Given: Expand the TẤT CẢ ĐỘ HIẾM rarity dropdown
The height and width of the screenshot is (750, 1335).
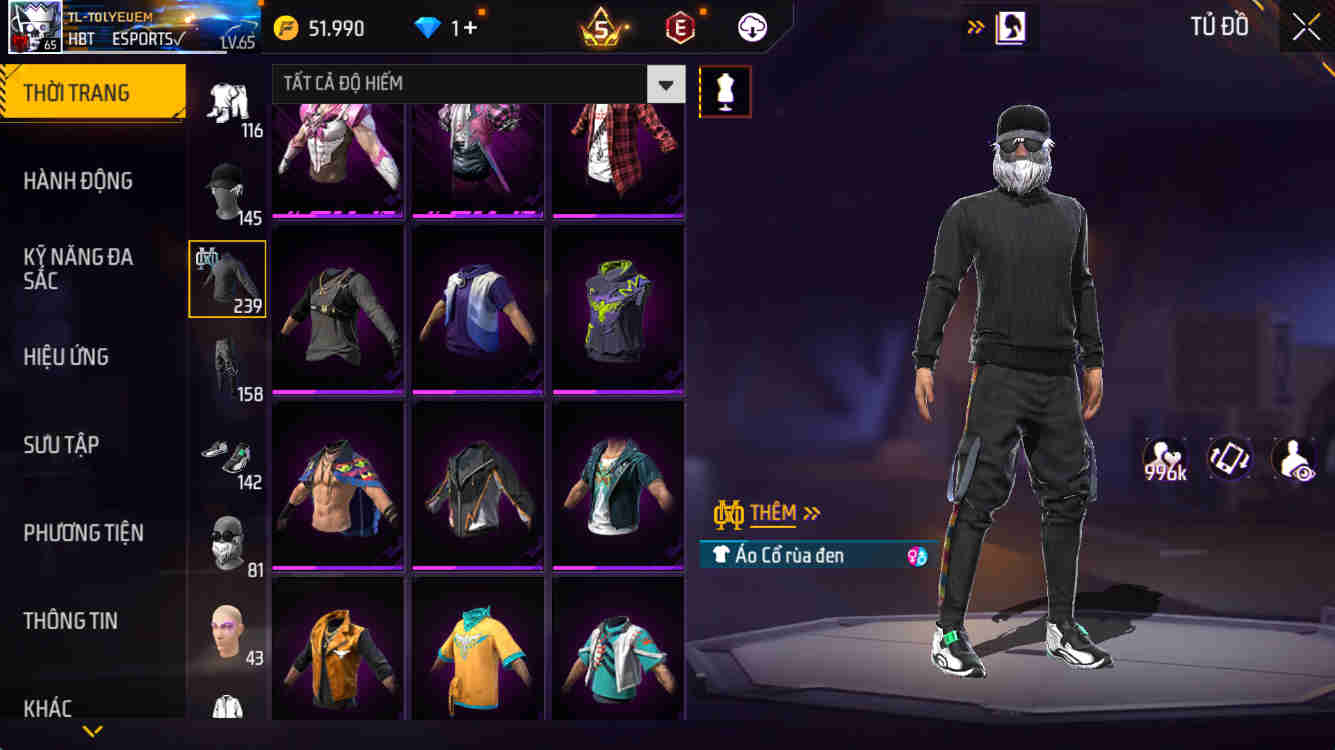Looking at the screenshot, I should pos(664,84).
